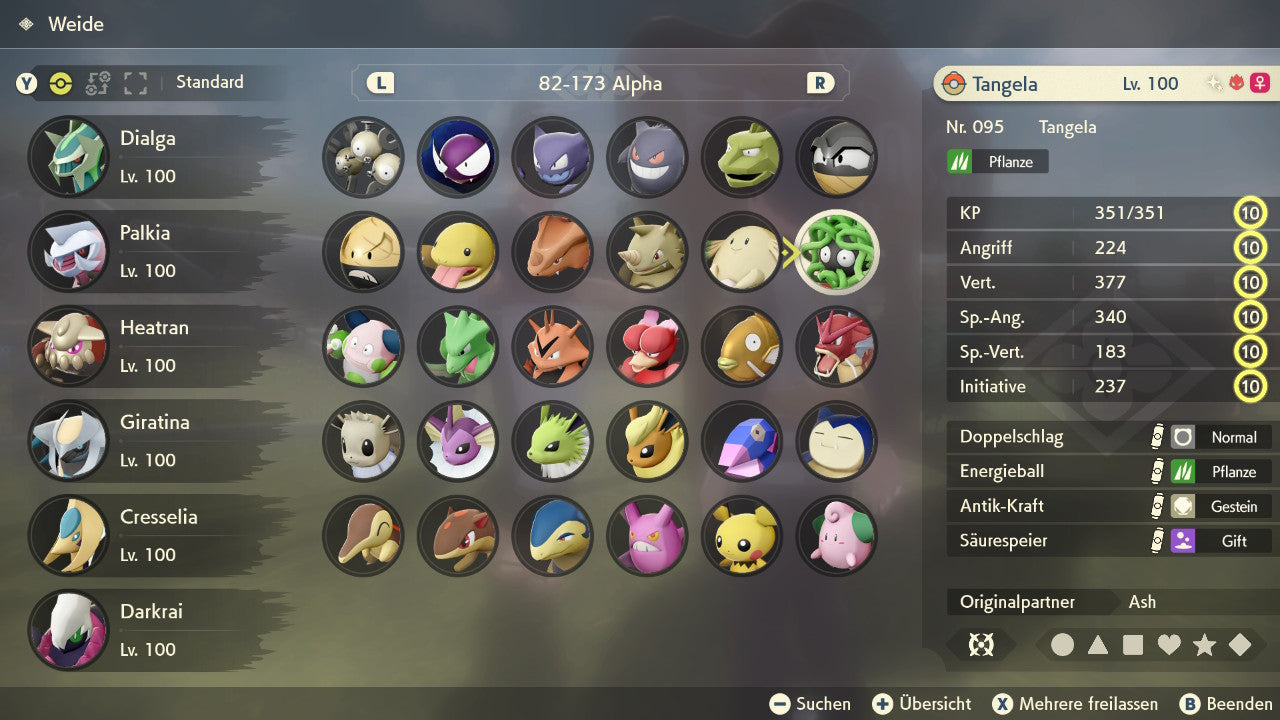The width and height of the screenshot is (1280, 720).
Task: Select the Vaporeon pasture slot
Action: [x=457, y=441]
